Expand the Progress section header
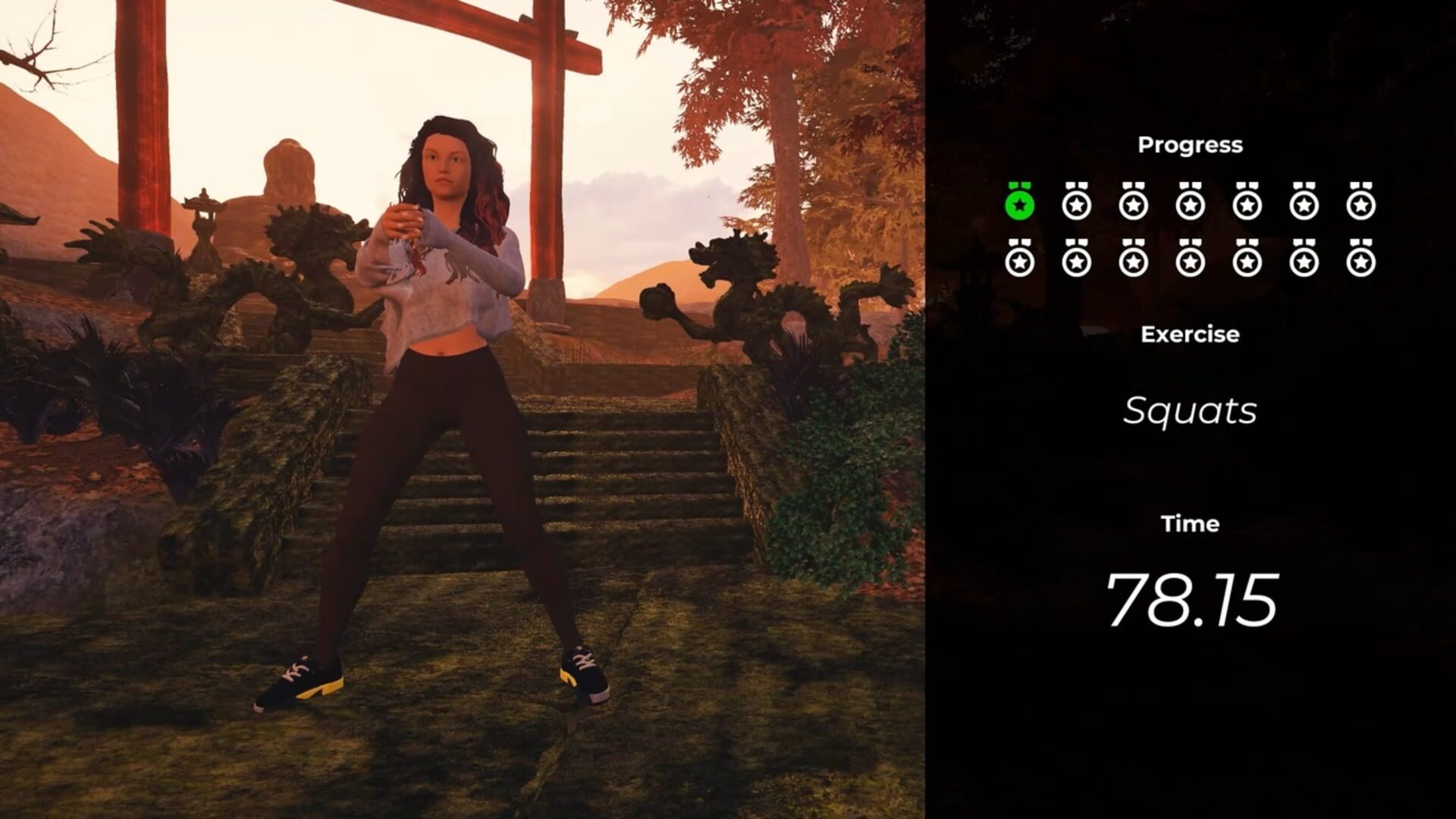 point(1189,144)
